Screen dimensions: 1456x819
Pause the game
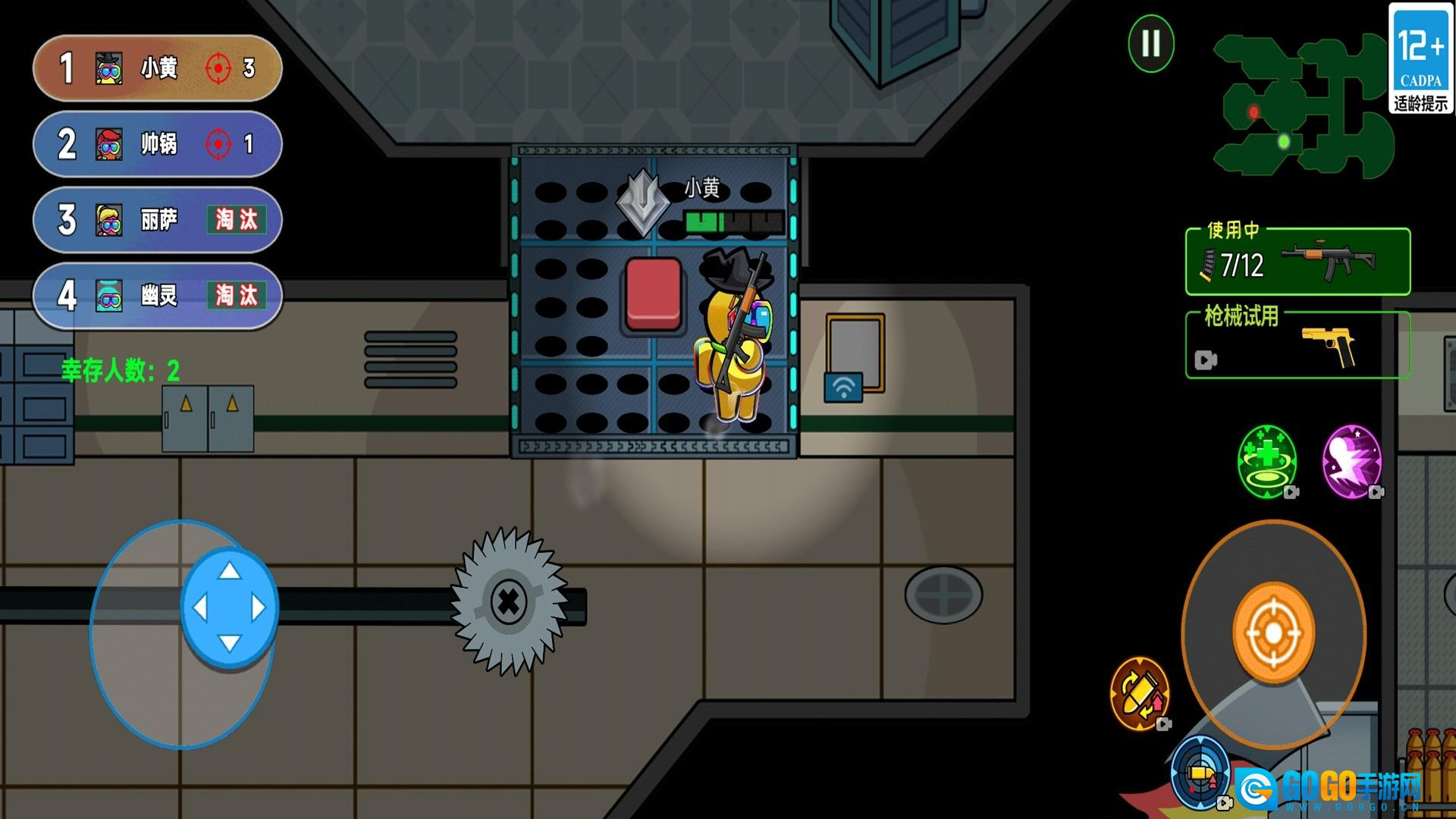[x=1150, y=43]
